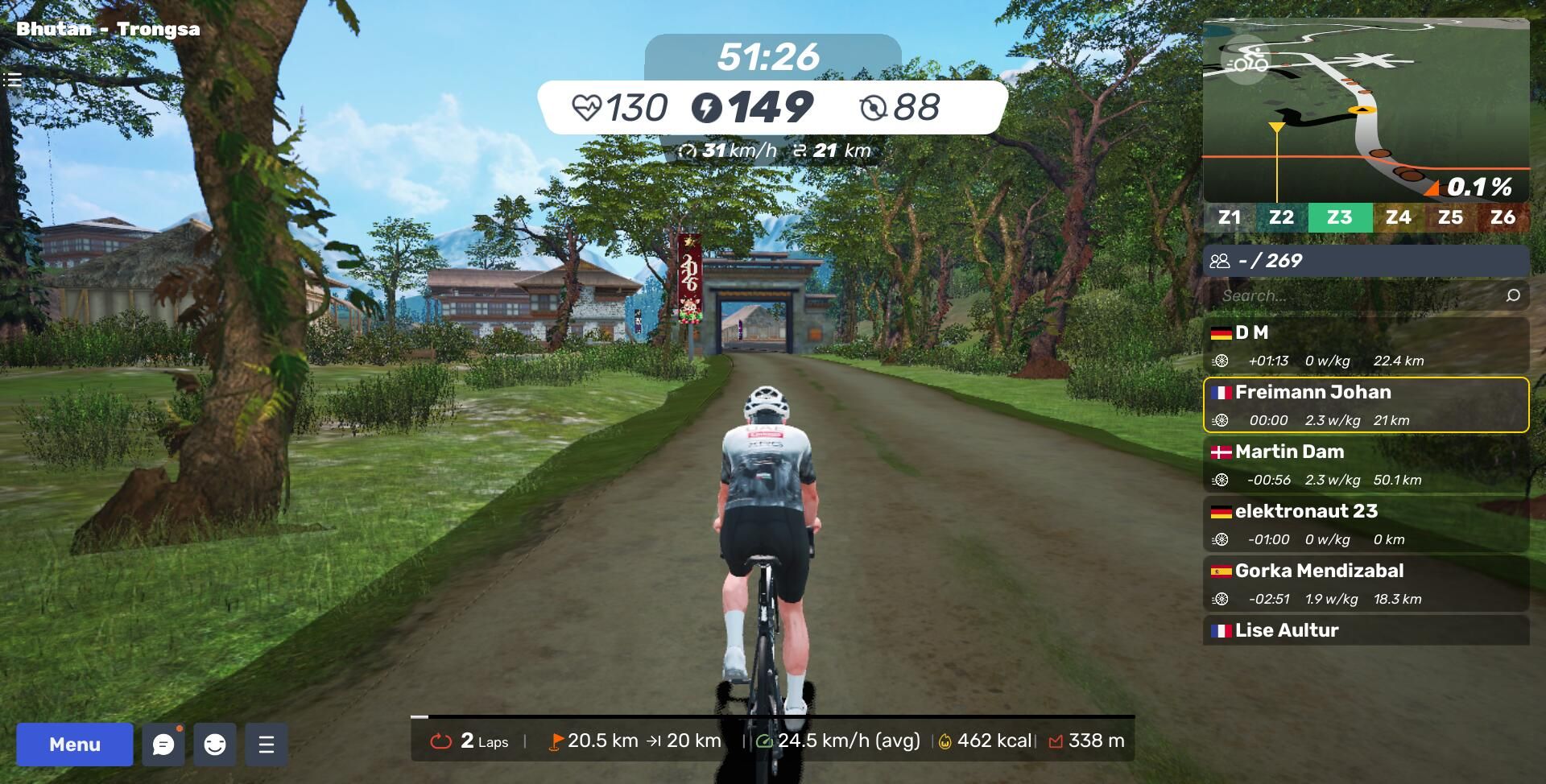Select rider Lise Aultur

point(1366,630)
